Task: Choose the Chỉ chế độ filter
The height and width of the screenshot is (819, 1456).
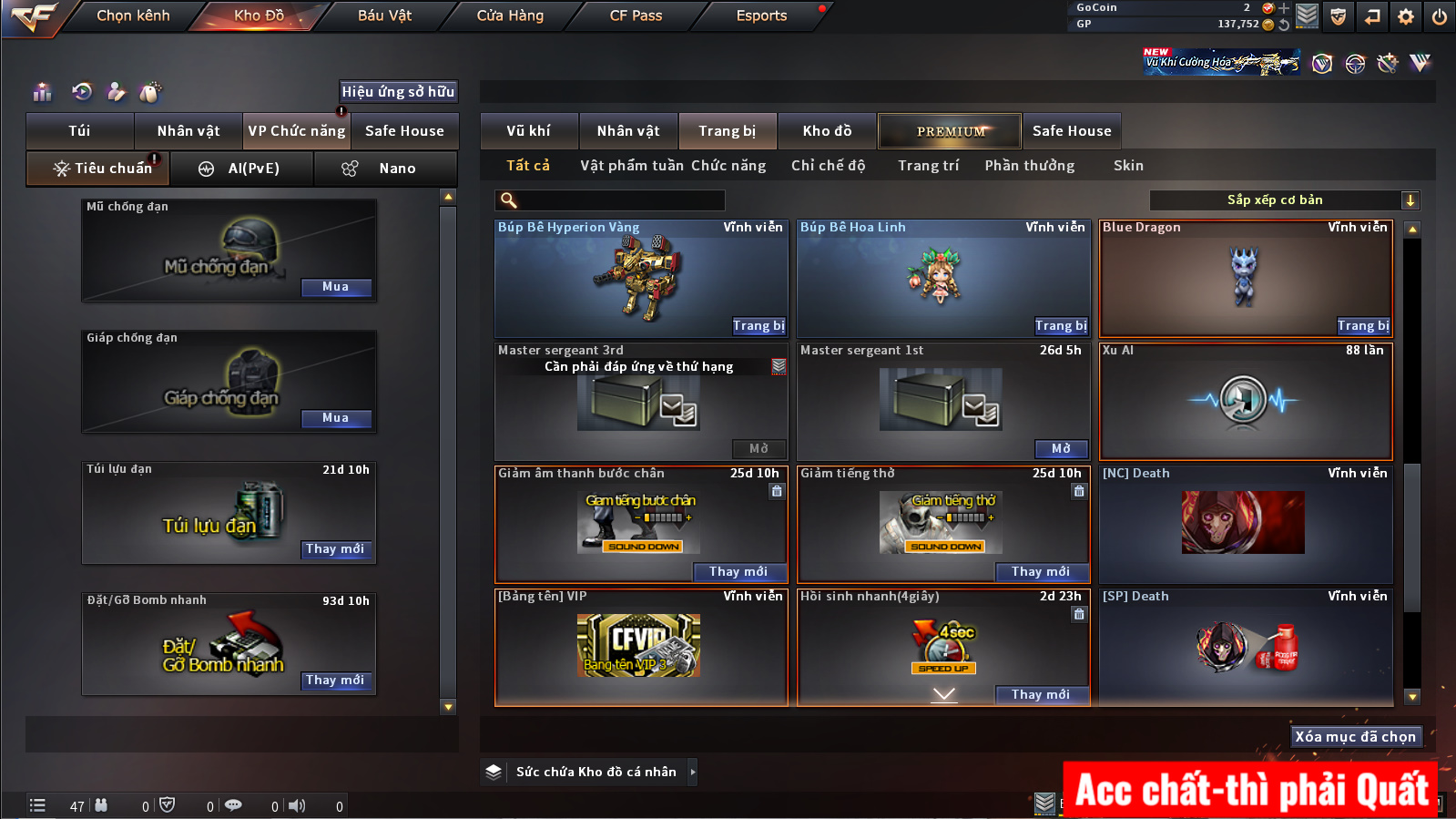Action: click(x=828, y=166)
